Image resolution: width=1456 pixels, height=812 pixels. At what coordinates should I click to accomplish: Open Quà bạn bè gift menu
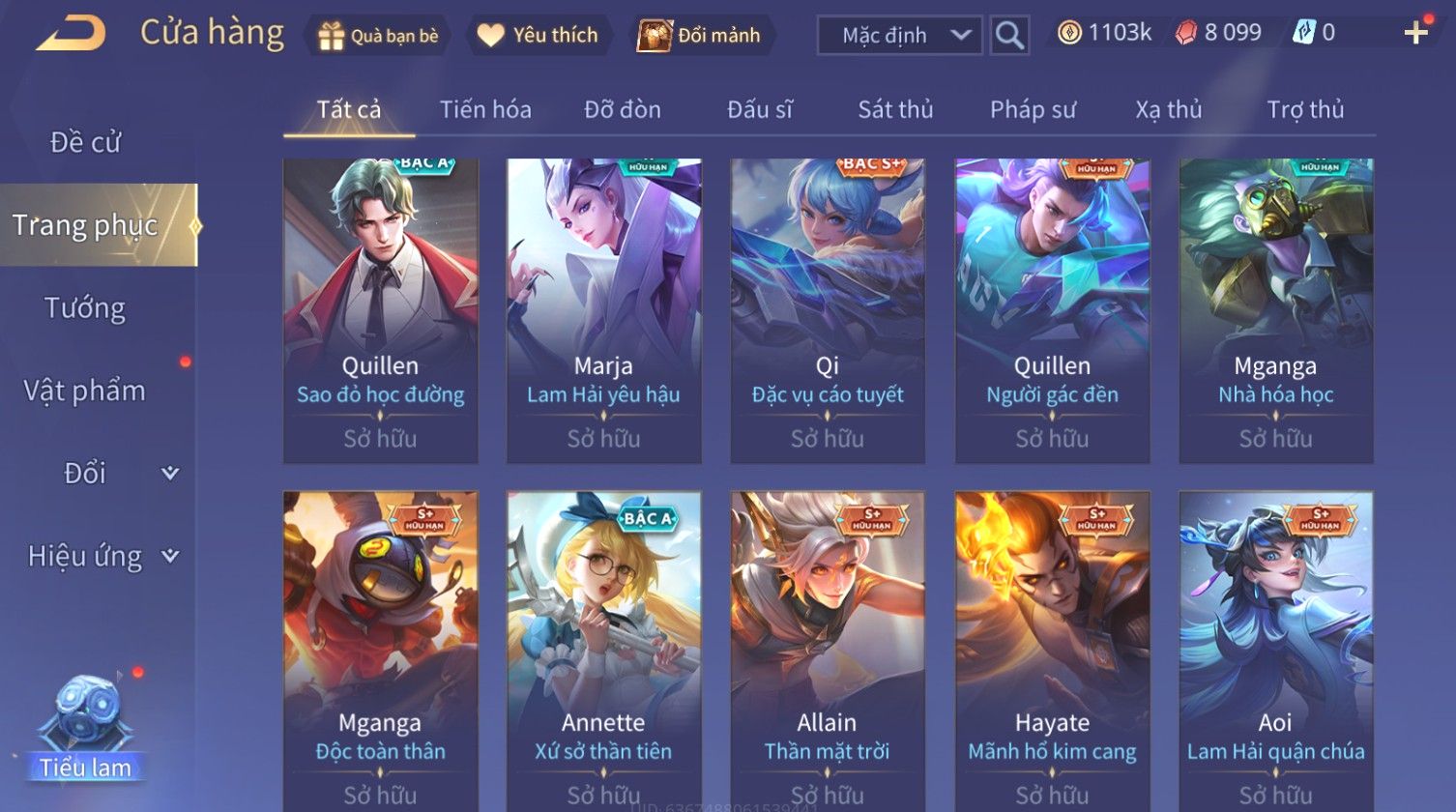click(x=378, y=36)
